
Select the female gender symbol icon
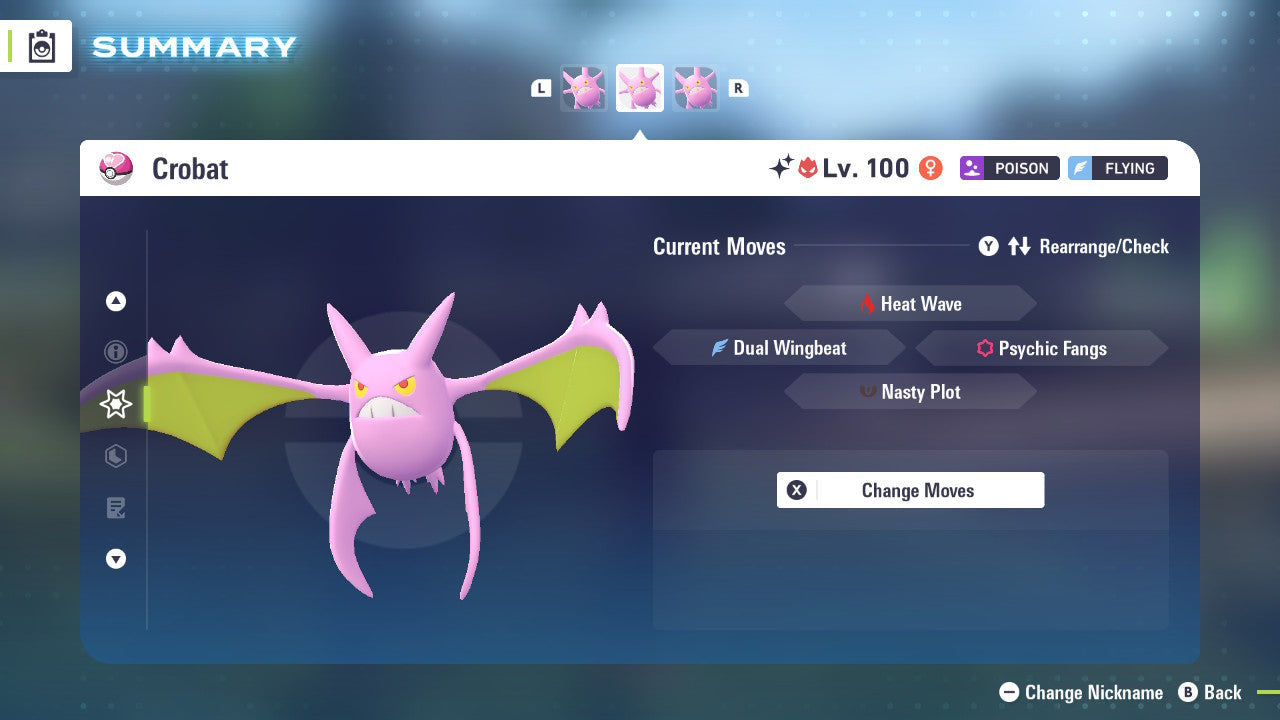click(930, 168)
